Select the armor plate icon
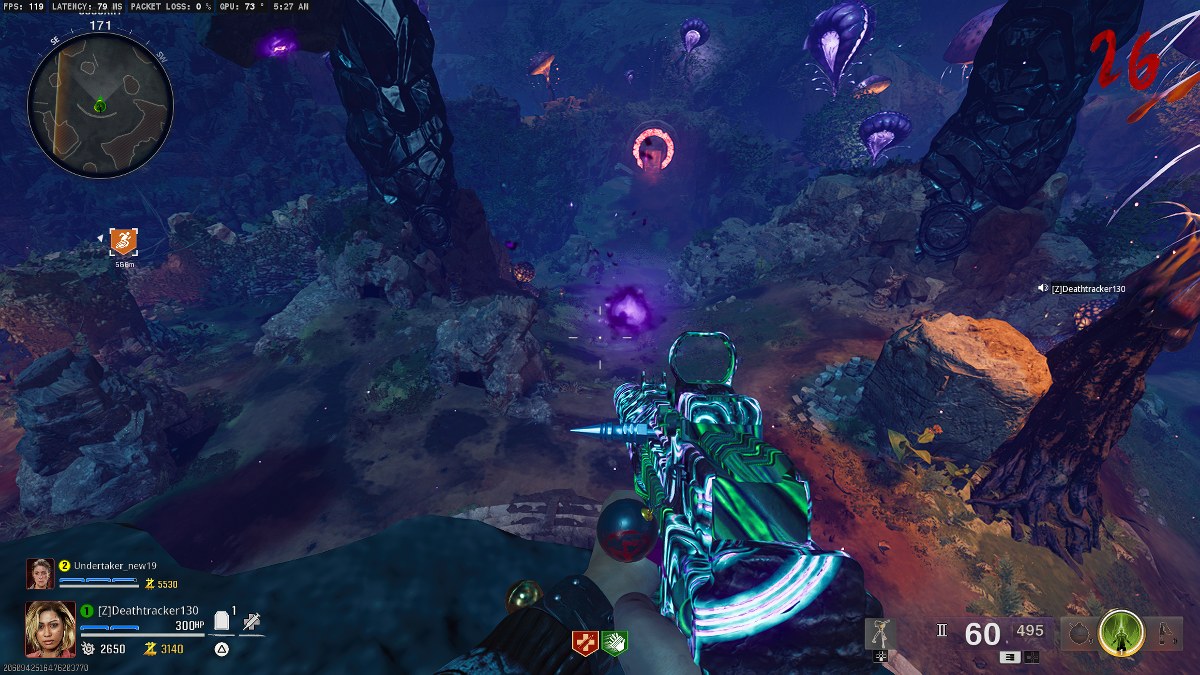This screenshot has height=675, width=1200. (223, 621)
